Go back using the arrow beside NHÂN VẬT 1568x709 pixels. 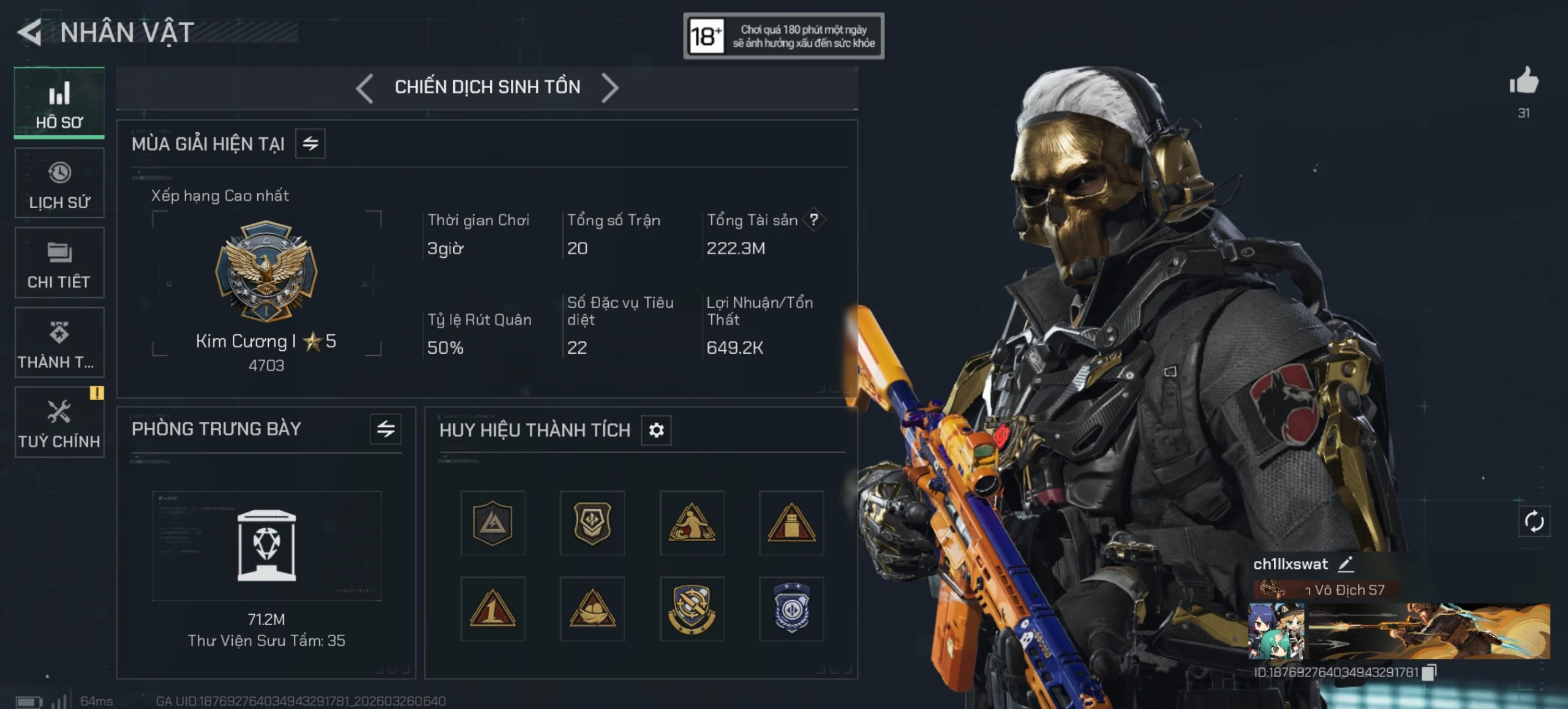pos(29,32)
